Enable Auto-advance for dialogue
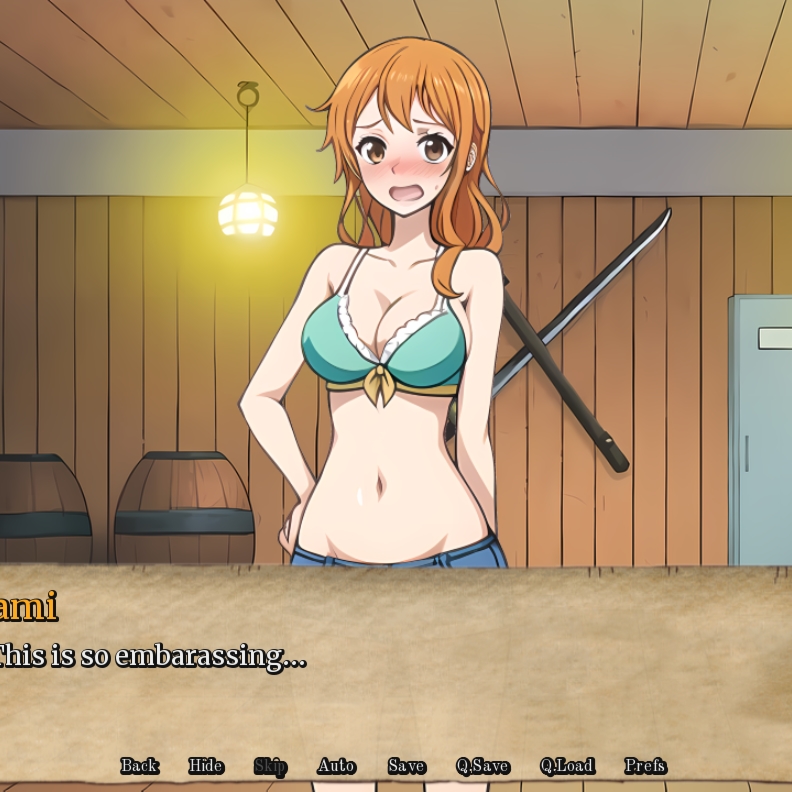This screenshot has height=792, width=792. click(336, 766)
